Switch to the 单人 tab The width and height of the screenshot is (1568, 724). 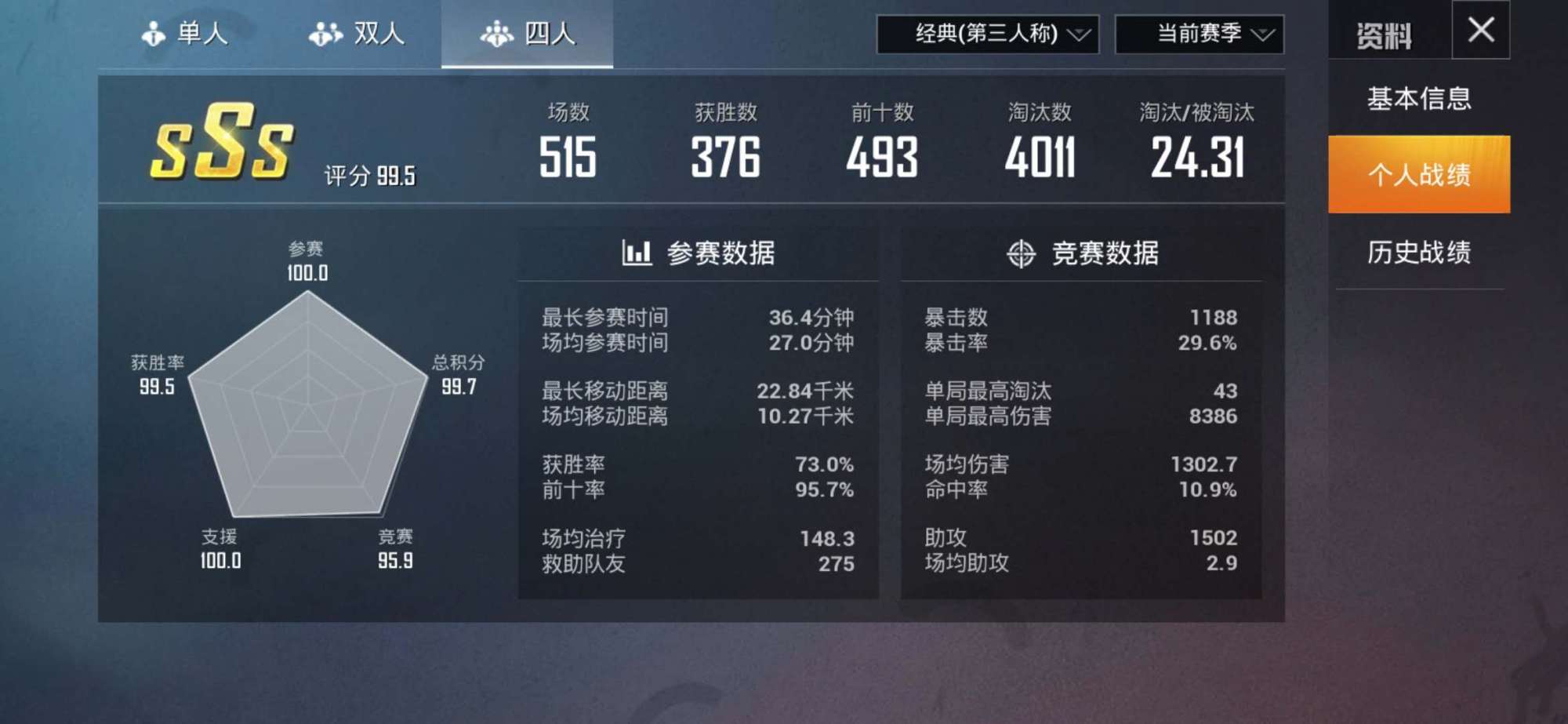click(188, 33)
